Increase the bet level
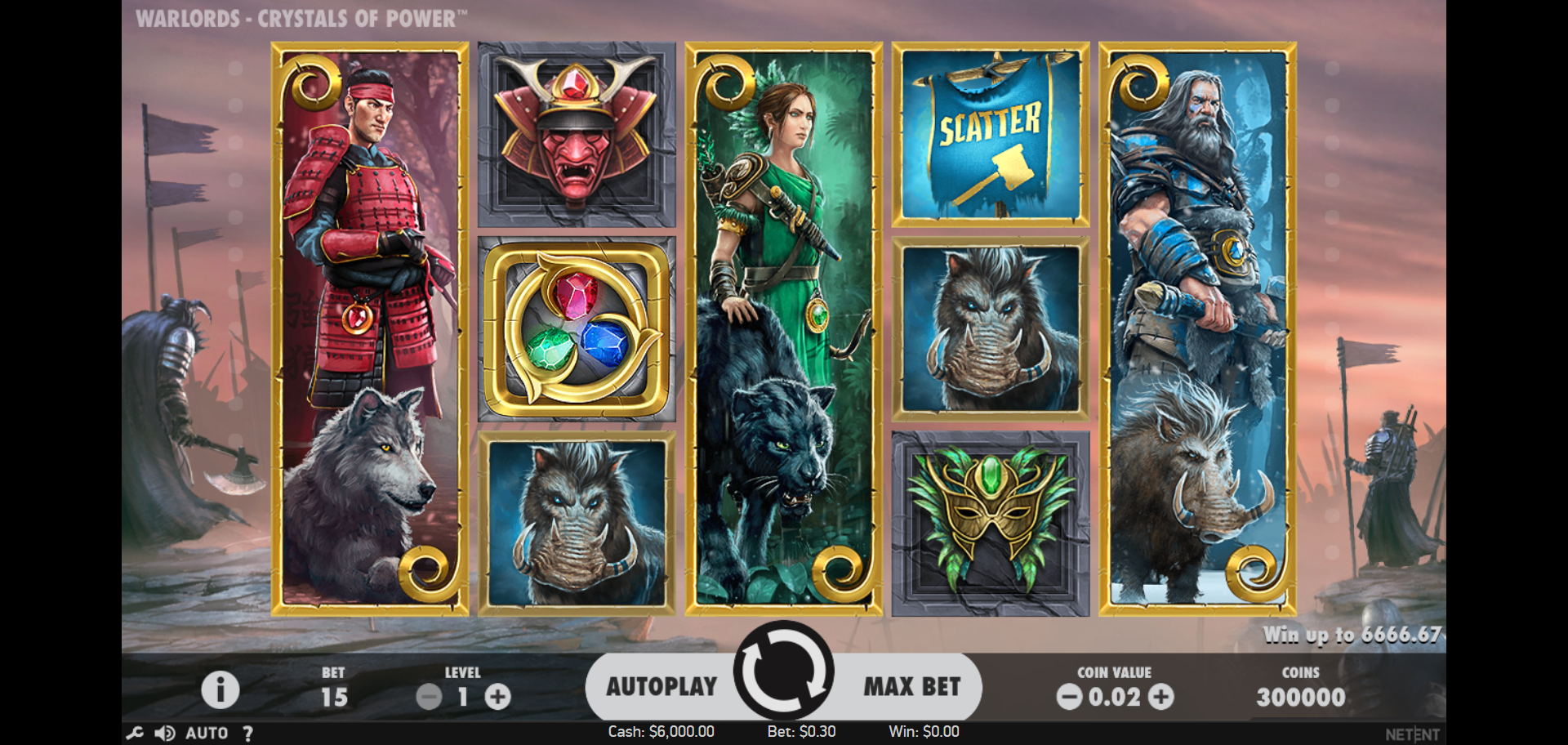The image size is (1568, 745). click(x=497, y=697)
